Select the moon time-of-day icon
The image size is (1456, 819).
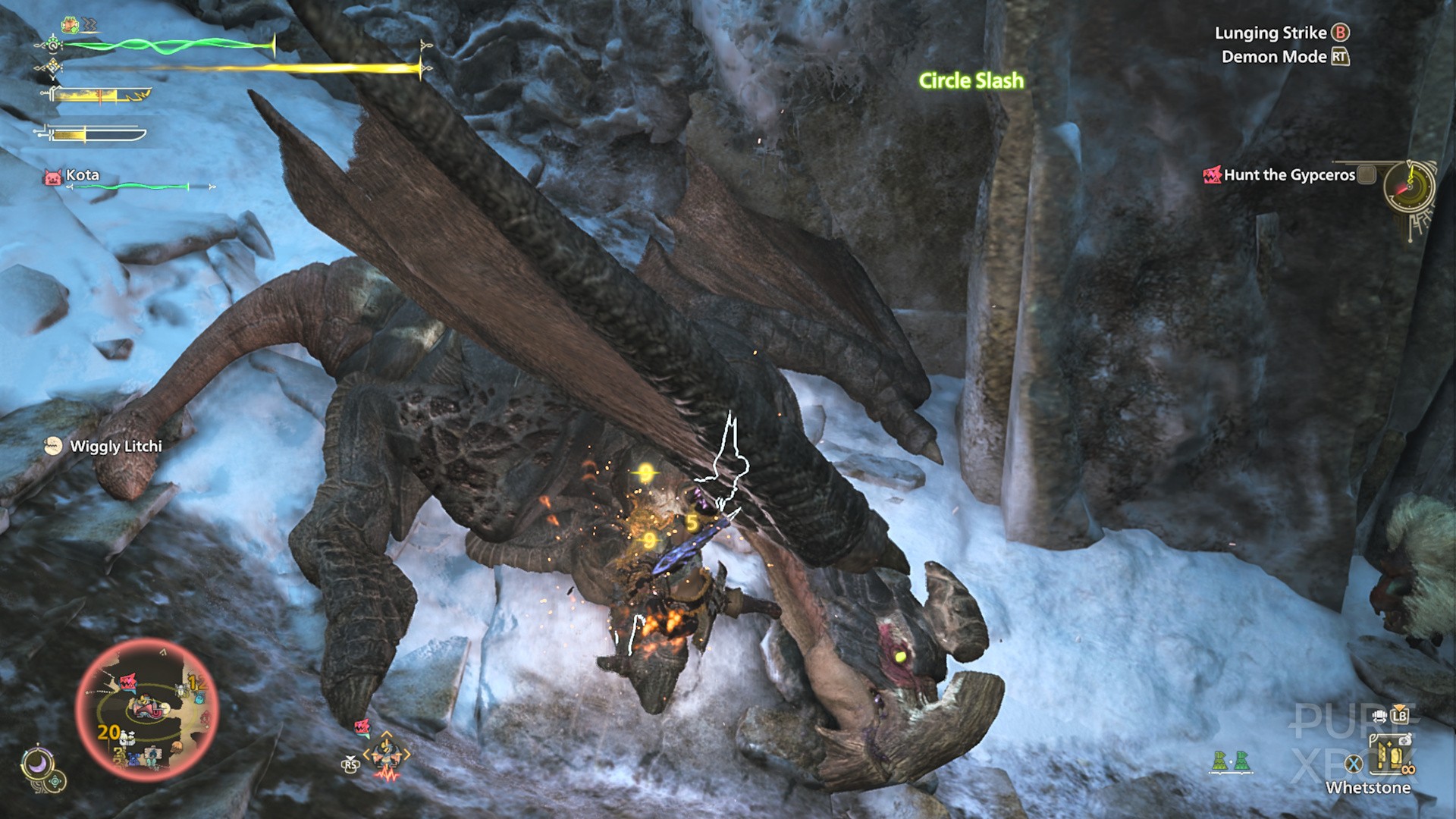click(x=36, y=763)
